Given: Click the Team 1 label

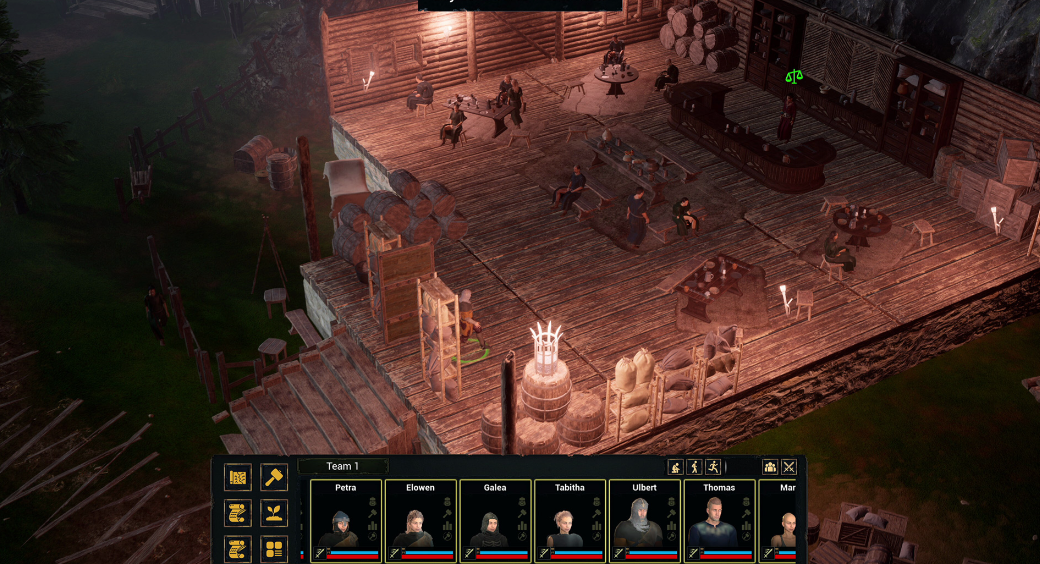Looking at the screenshot, I should (342, 466).
